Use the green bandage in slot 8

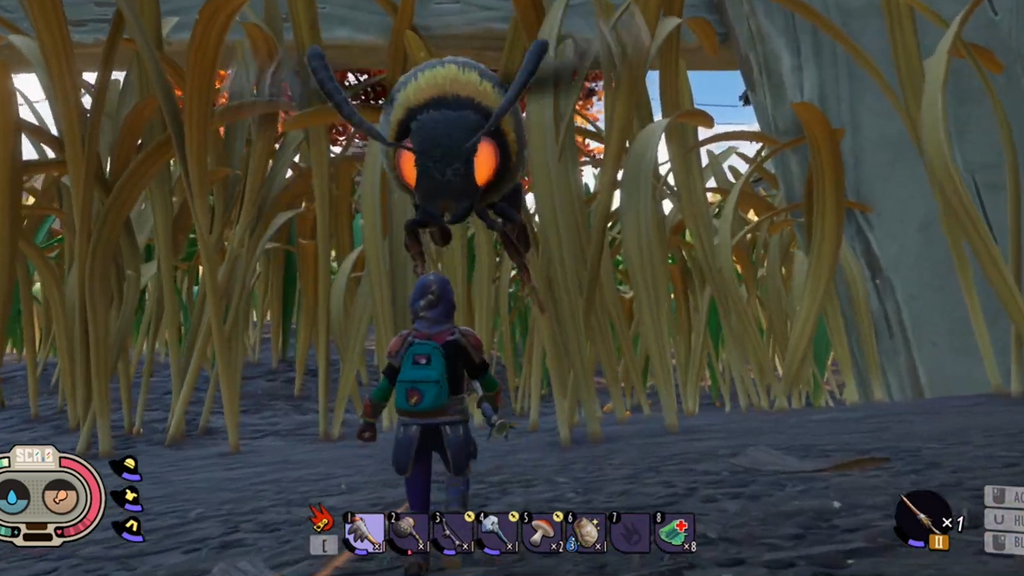pyautogui.click(x=674, y=533)
